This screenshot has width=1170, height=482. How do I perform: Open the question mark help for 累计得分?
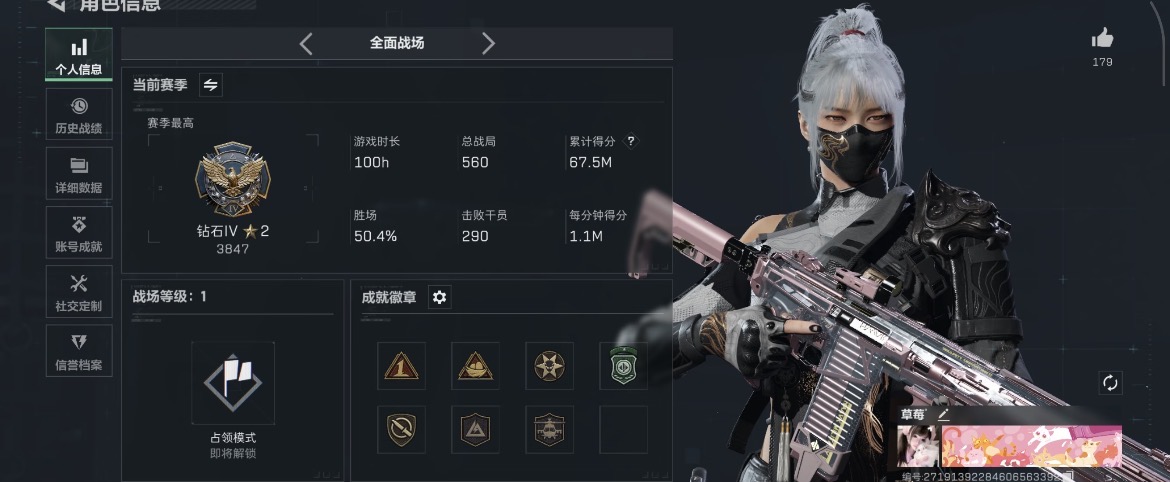coord(631,142)
